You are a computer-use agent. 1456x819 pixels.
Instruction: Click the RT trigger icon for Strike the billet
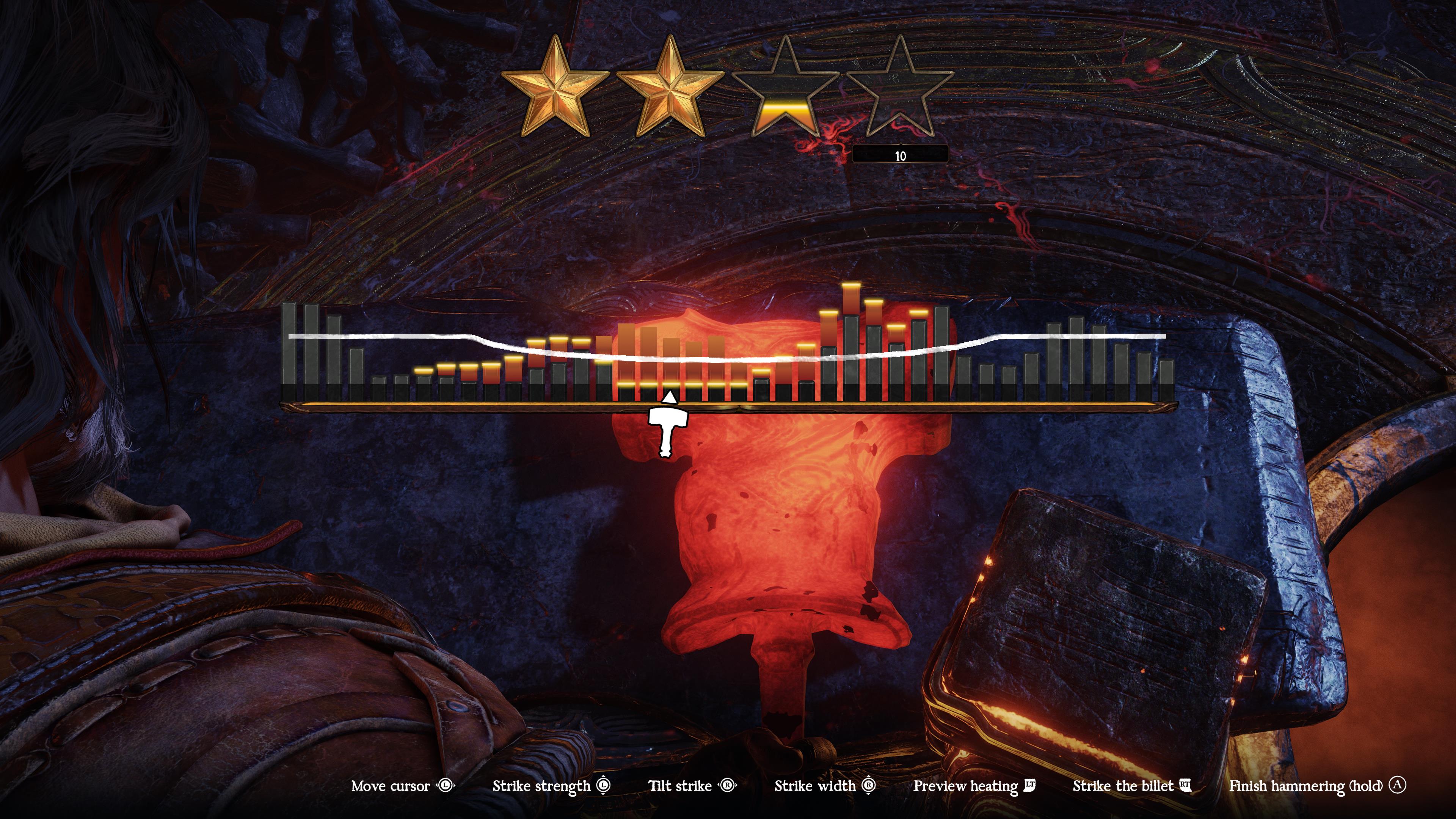1185,786
